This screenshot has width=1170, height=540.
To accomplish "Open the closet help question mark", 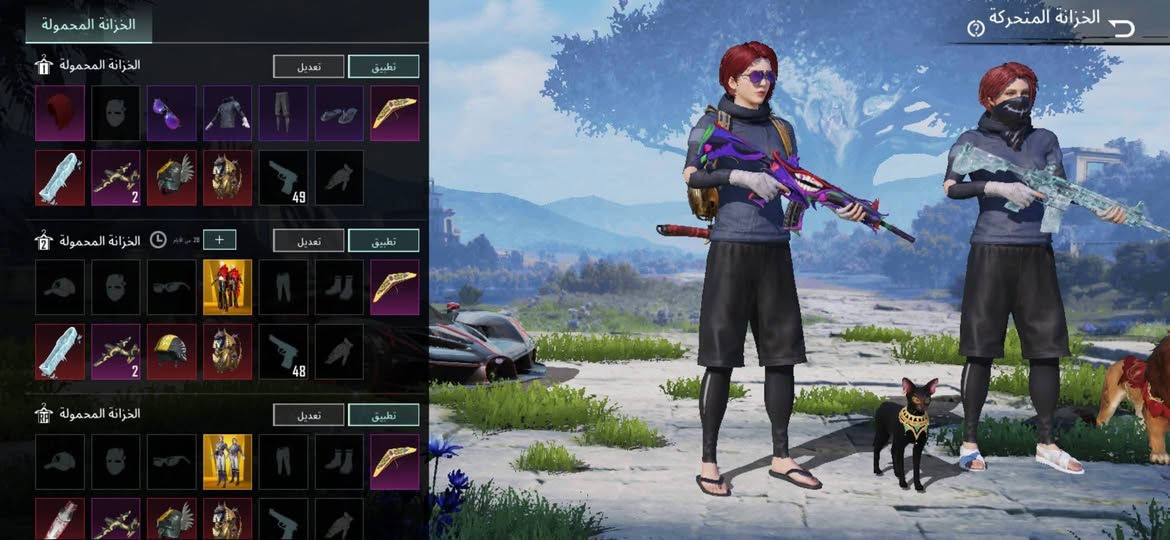I will pyautogui.click(x=976, y=29).
